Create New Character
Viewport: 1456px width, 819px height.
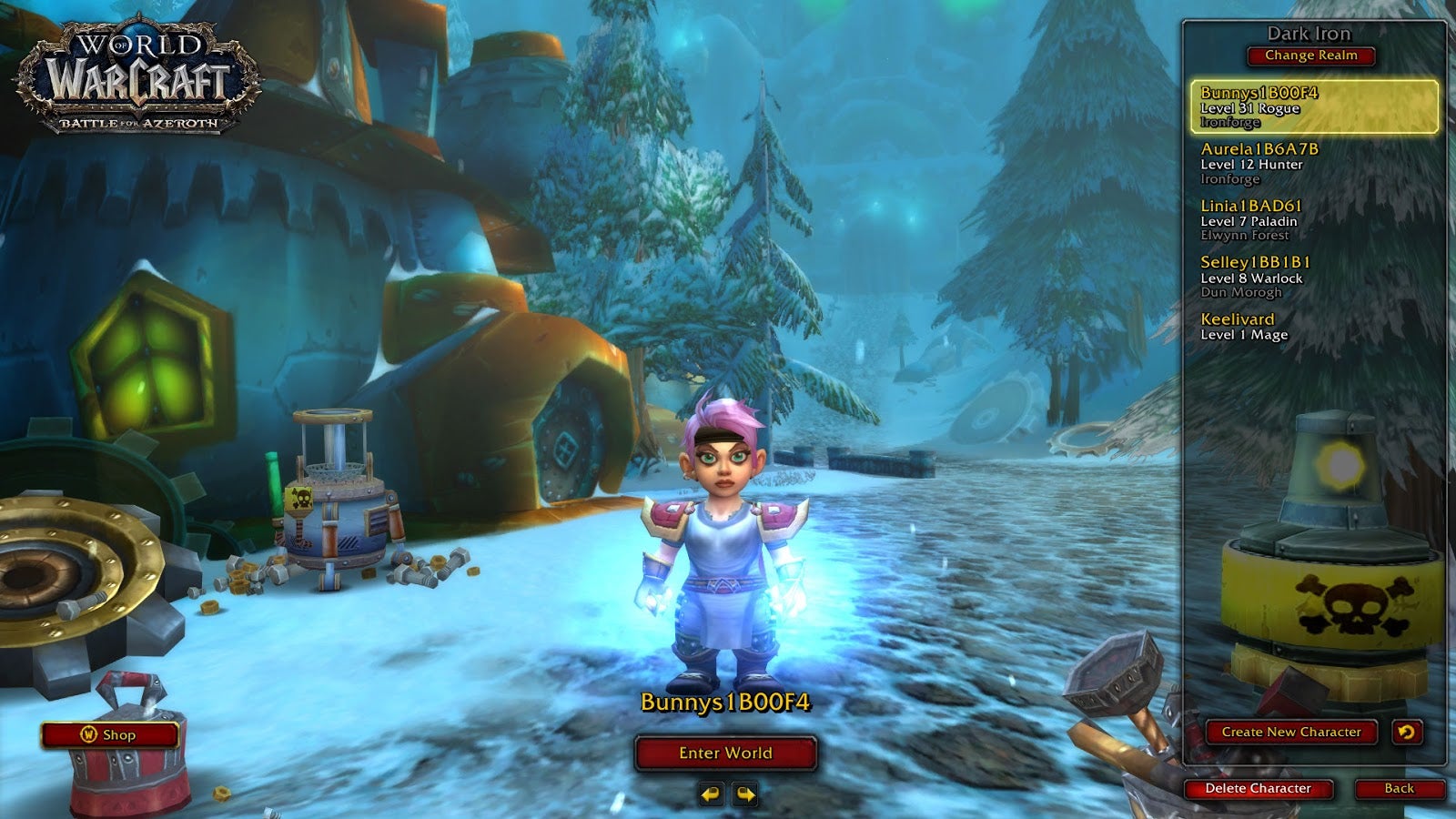tap(1290, 732)
